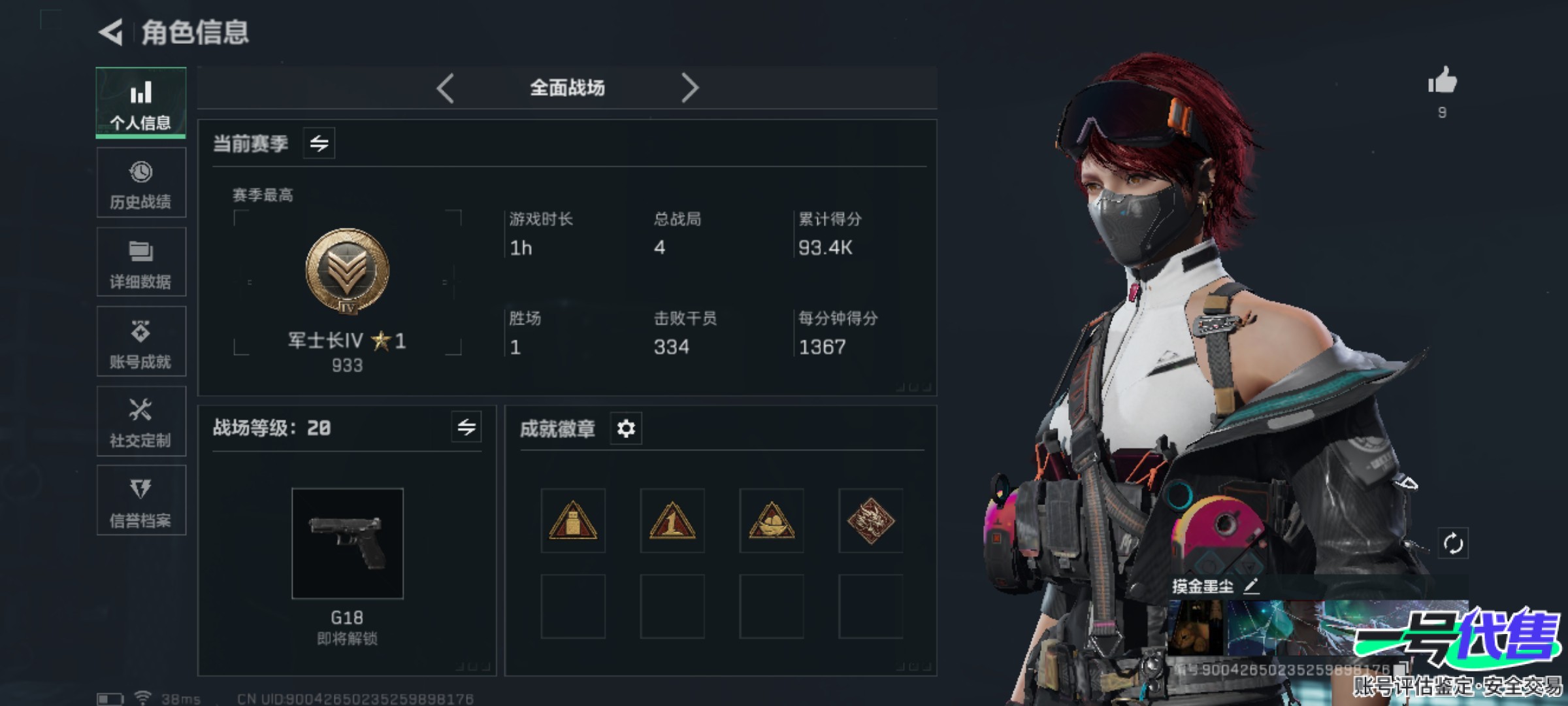Open the 详细数据 tab
This screenshot has height=706, width=1568.
click(x=141, y=262)
